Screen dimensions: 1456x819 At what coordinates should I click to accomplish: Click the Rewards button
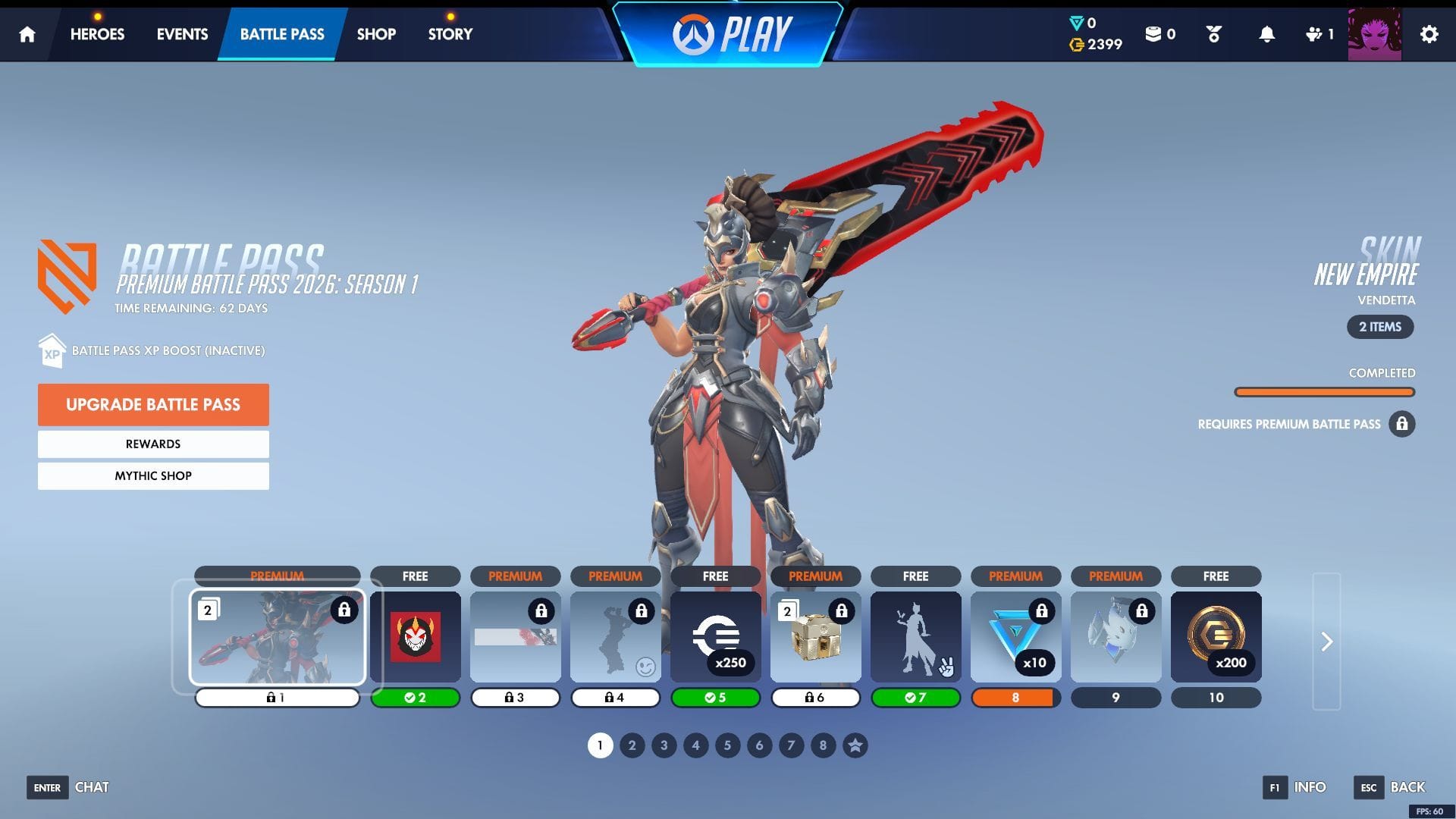click(x=152, y=444)
